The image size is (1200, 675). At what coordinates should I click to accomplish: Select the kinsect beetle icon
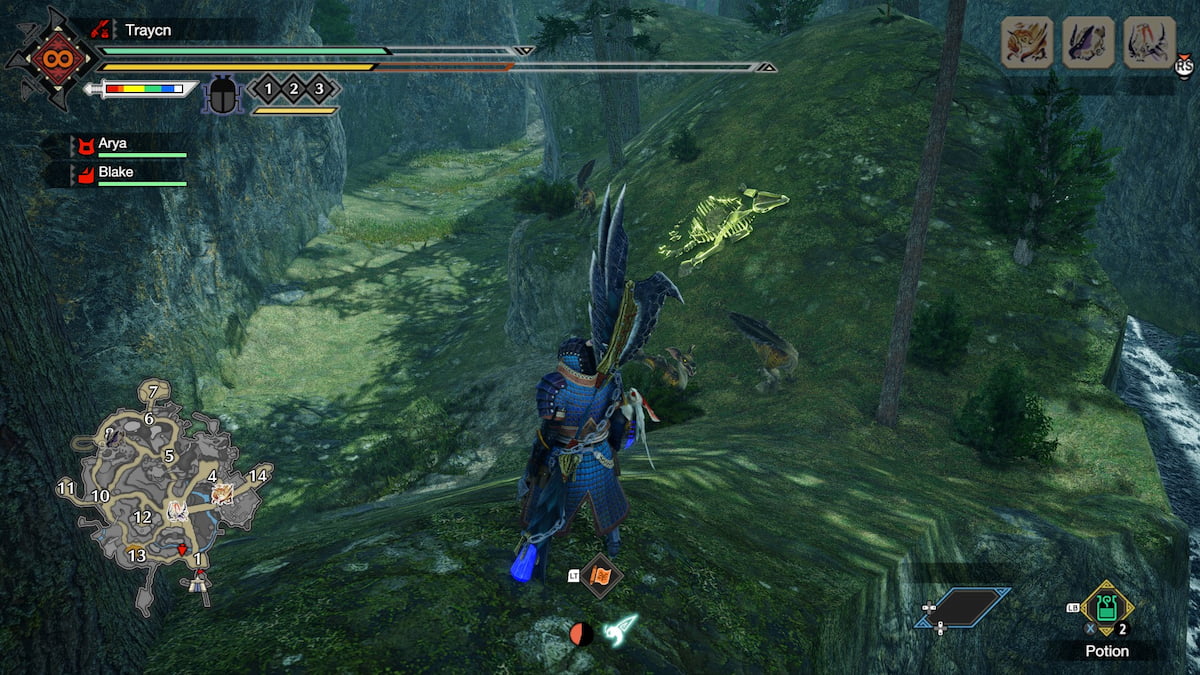[x=222, y=96]
